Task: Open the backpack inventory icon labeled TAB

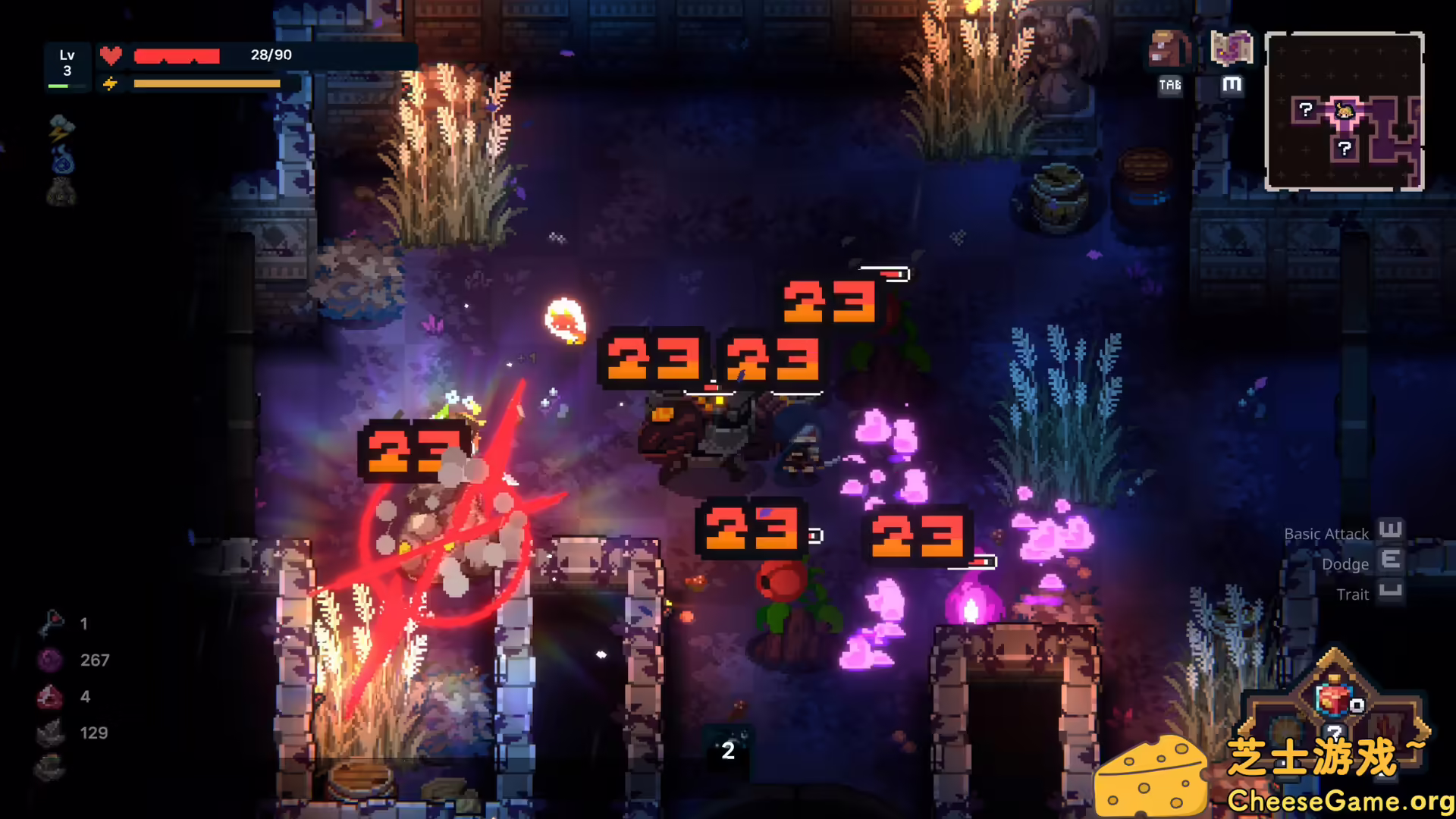Action: (1166, 49)
